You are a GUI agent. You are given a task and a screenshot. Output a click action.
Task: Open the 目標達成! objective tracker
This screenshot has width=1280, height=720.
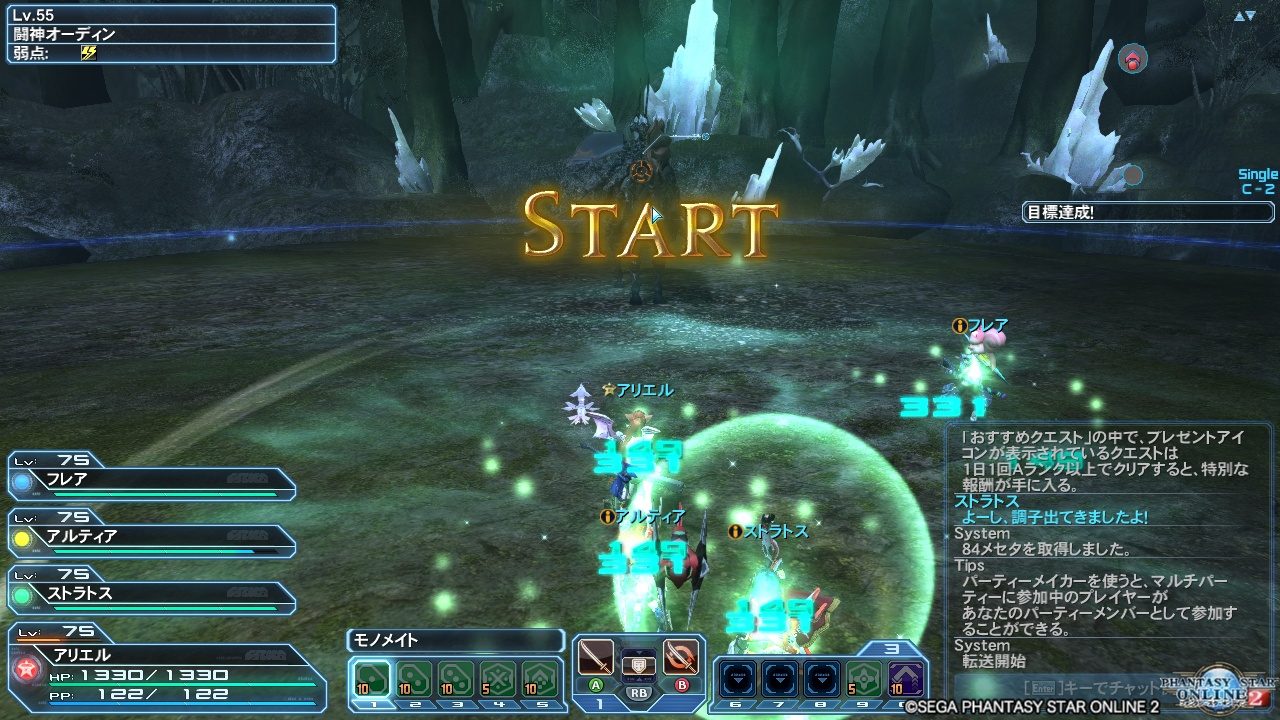pyautogui.click(x=1148, y=212)
